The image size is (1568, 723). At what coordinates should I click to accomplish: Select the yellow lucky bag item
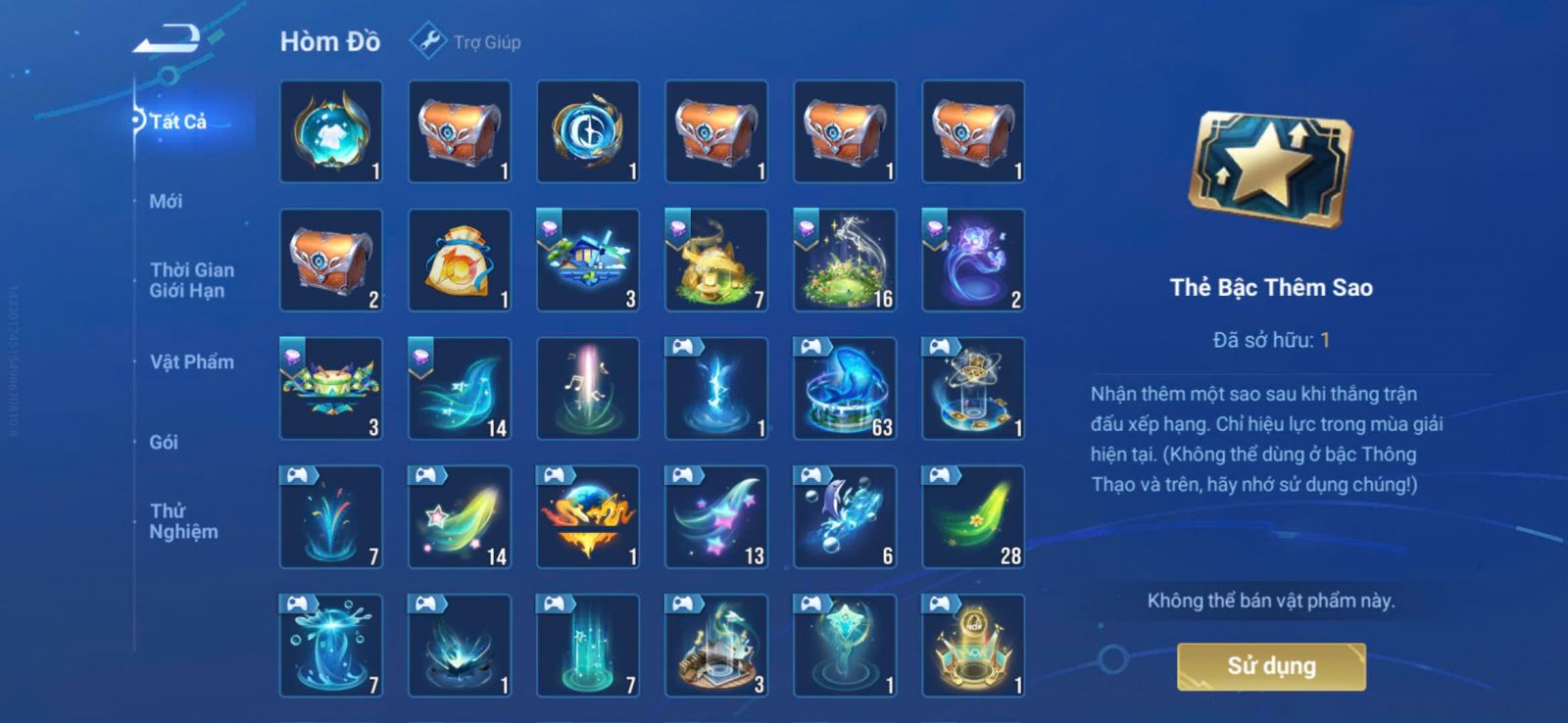point(460,260)
